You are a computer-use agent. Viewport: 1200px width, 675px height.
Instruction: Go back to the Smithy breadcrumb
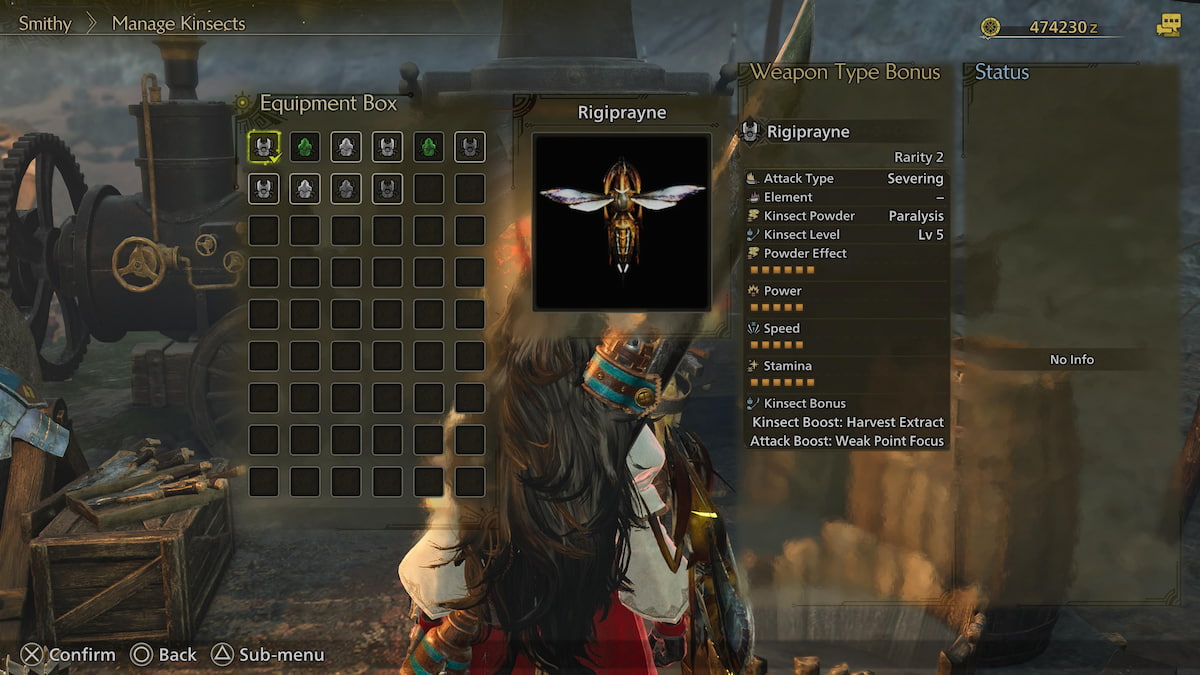(x=45, y=23)
